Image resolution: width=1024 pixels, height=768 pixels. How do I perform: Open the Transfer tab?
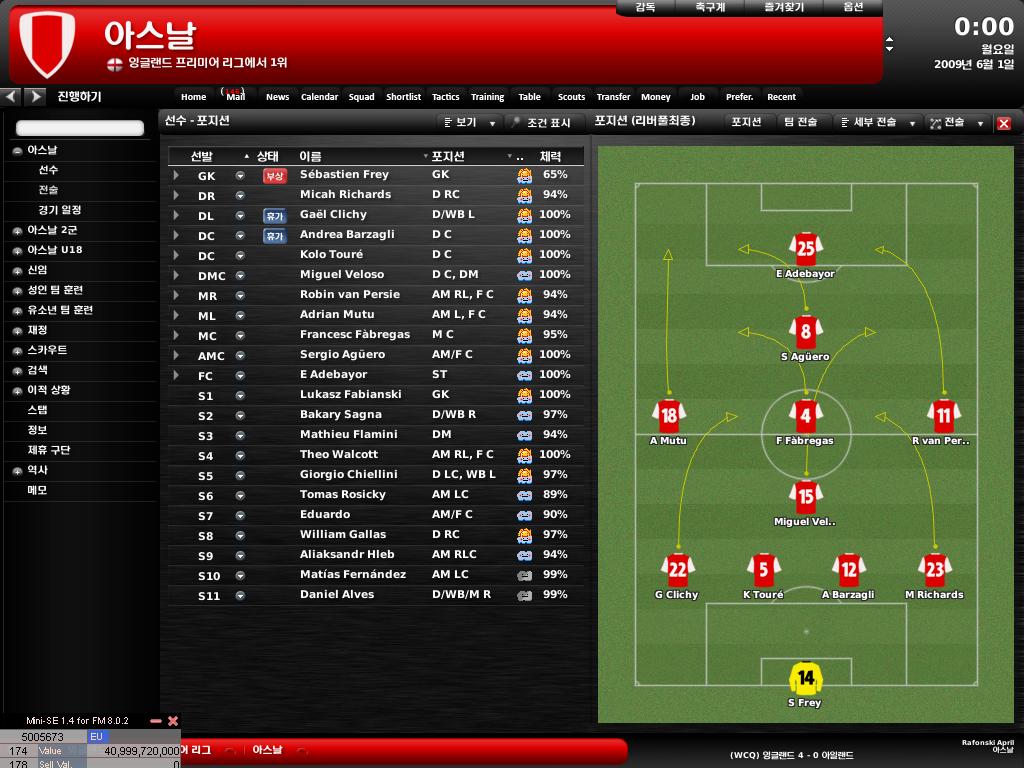[613, 97]
